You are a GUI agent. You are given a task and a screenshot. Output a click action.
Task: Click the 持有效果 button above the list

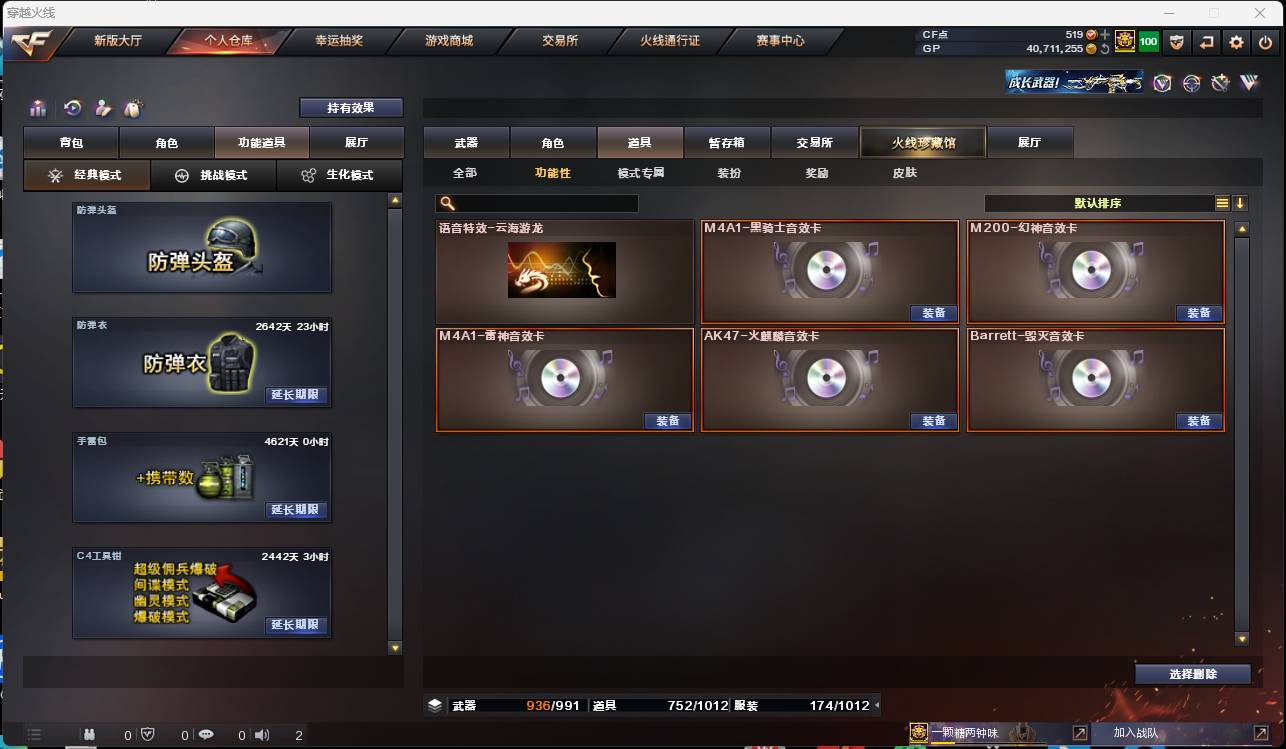click(x=351, y=107)
